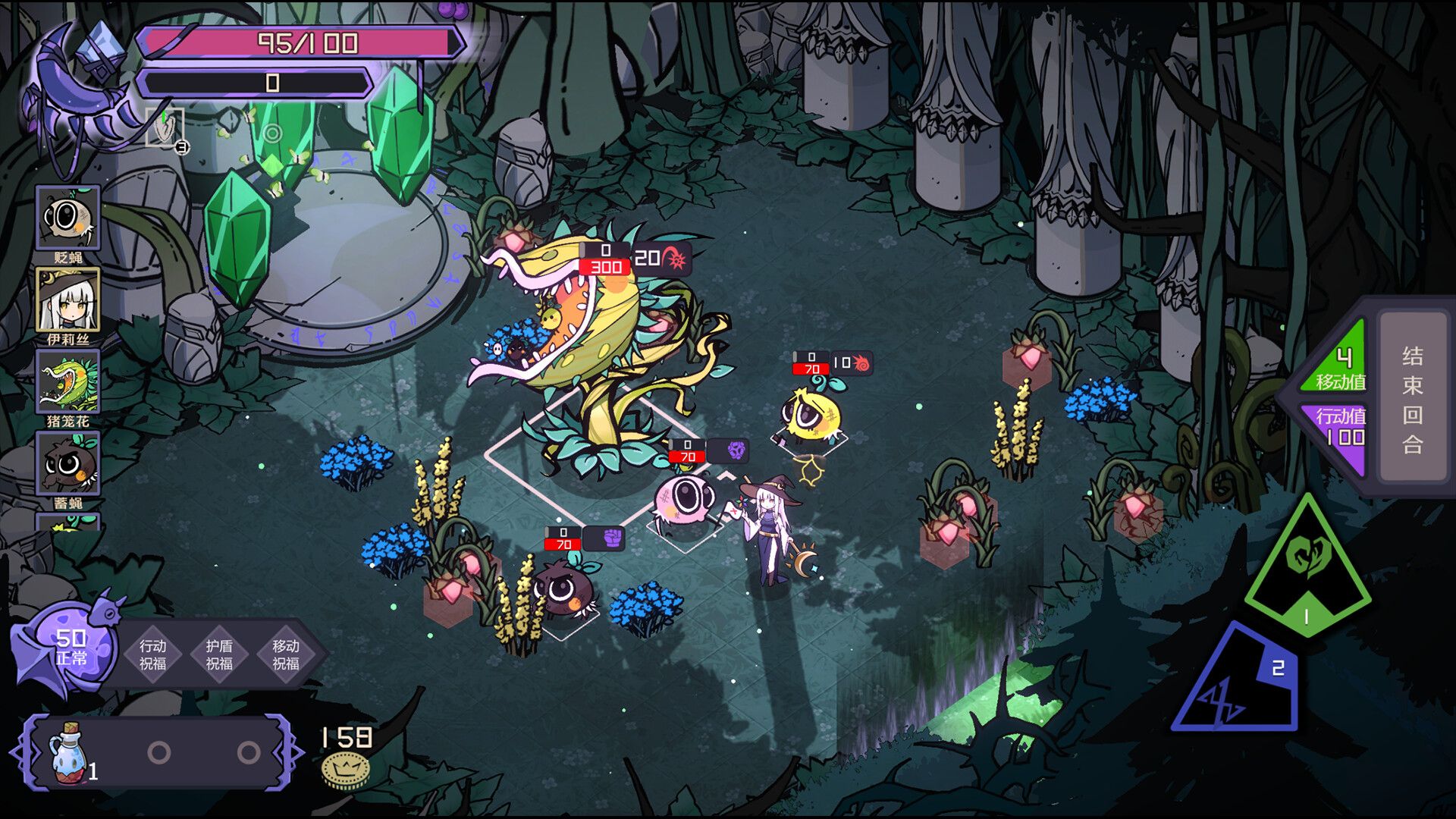
Task: Click the crescent moon emblem in top-left corner
Action: [76, 72]
